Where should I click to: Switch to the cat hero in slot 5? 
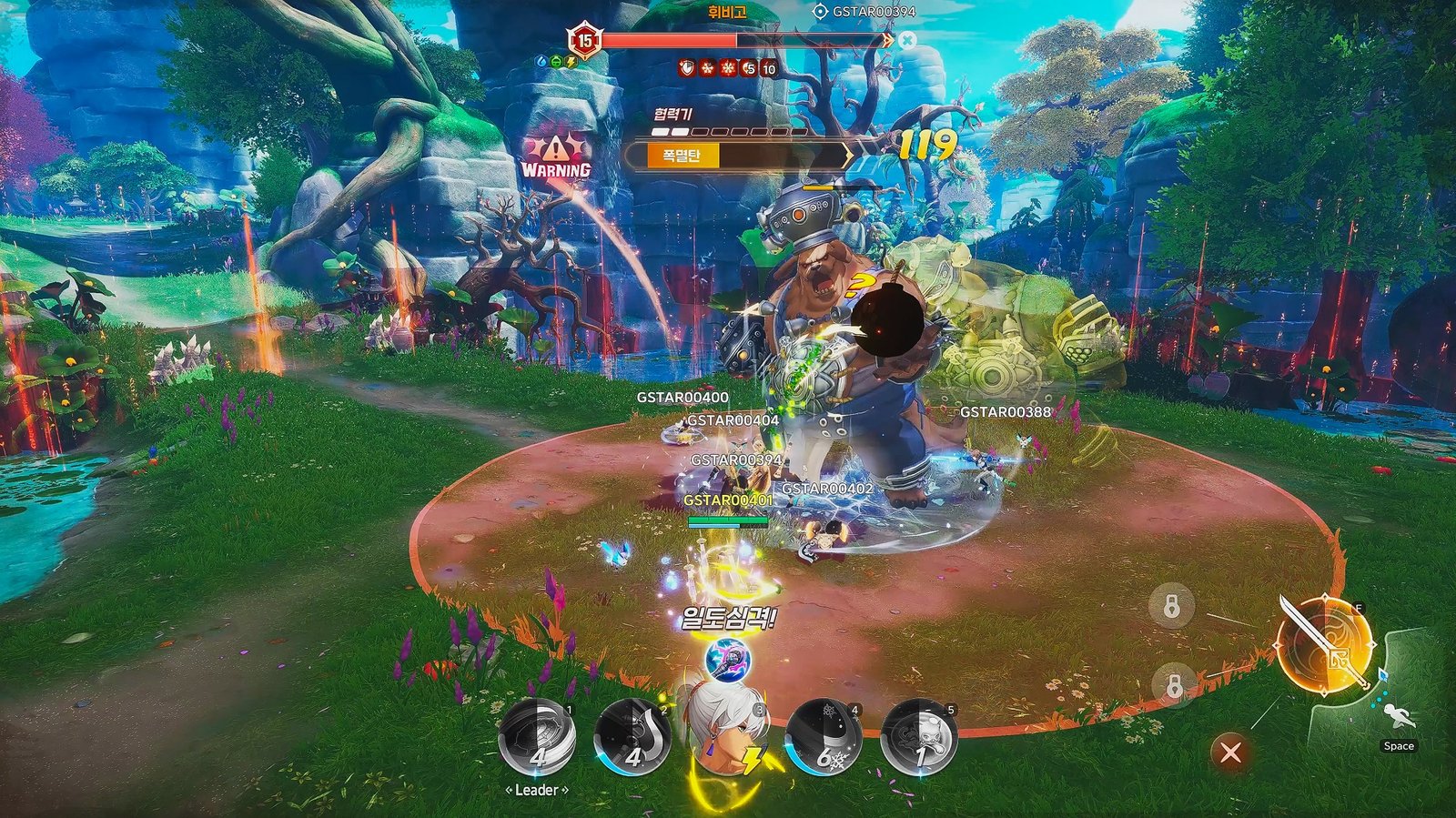click(918, 738)
